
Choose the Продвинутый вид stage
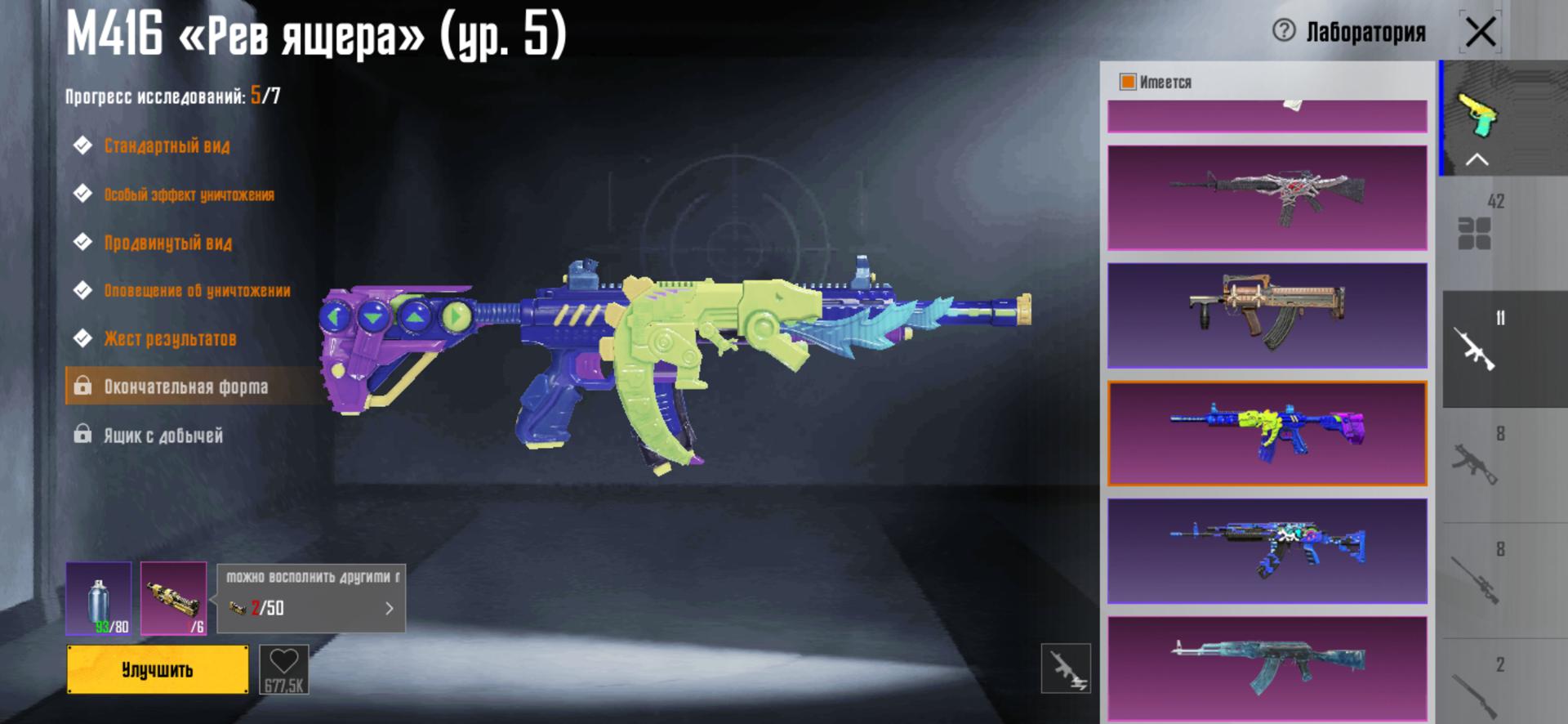point(167,243)
